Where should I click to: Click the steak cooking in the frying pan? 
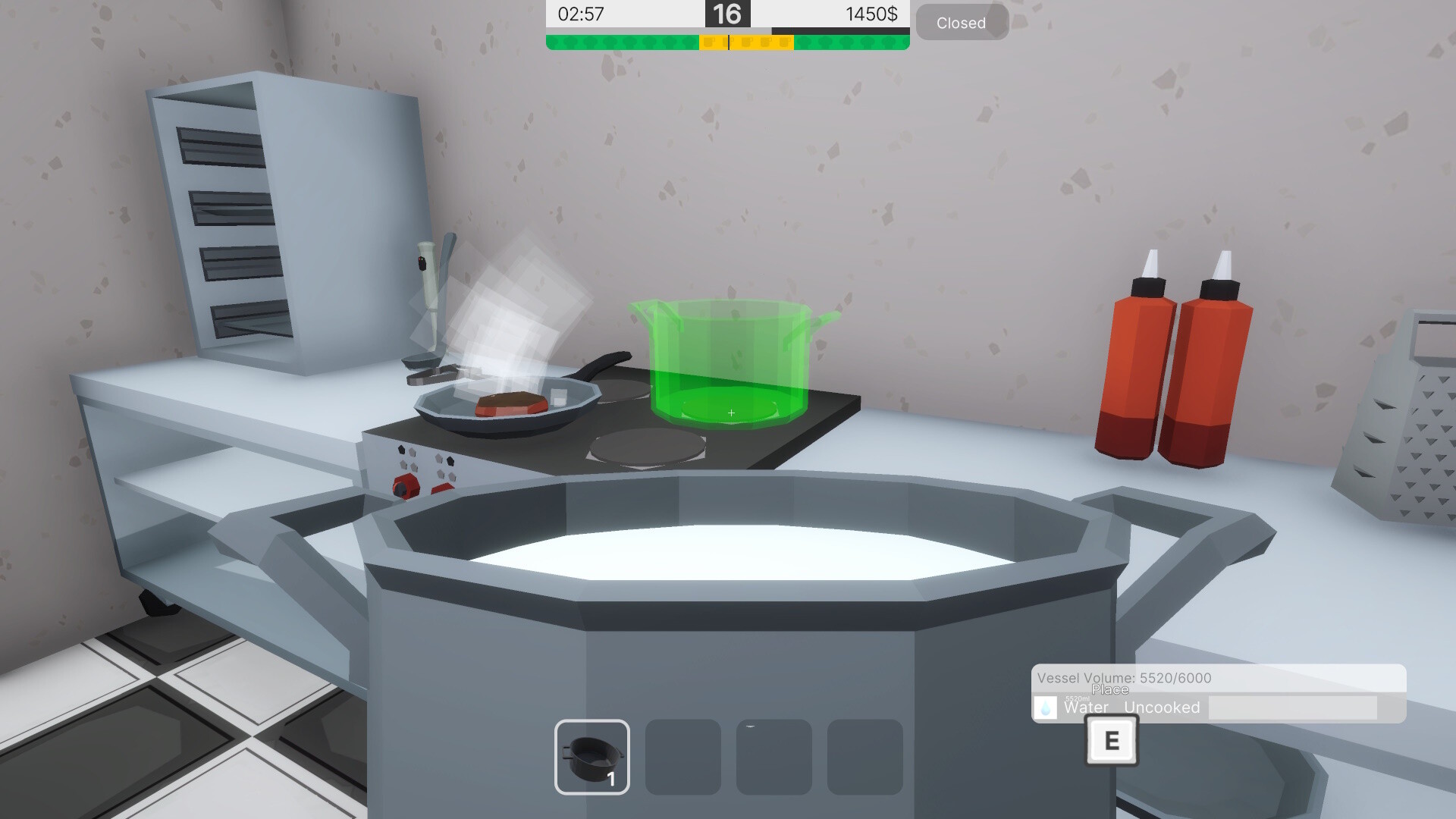pyautogui.click(x=510, y=406)
